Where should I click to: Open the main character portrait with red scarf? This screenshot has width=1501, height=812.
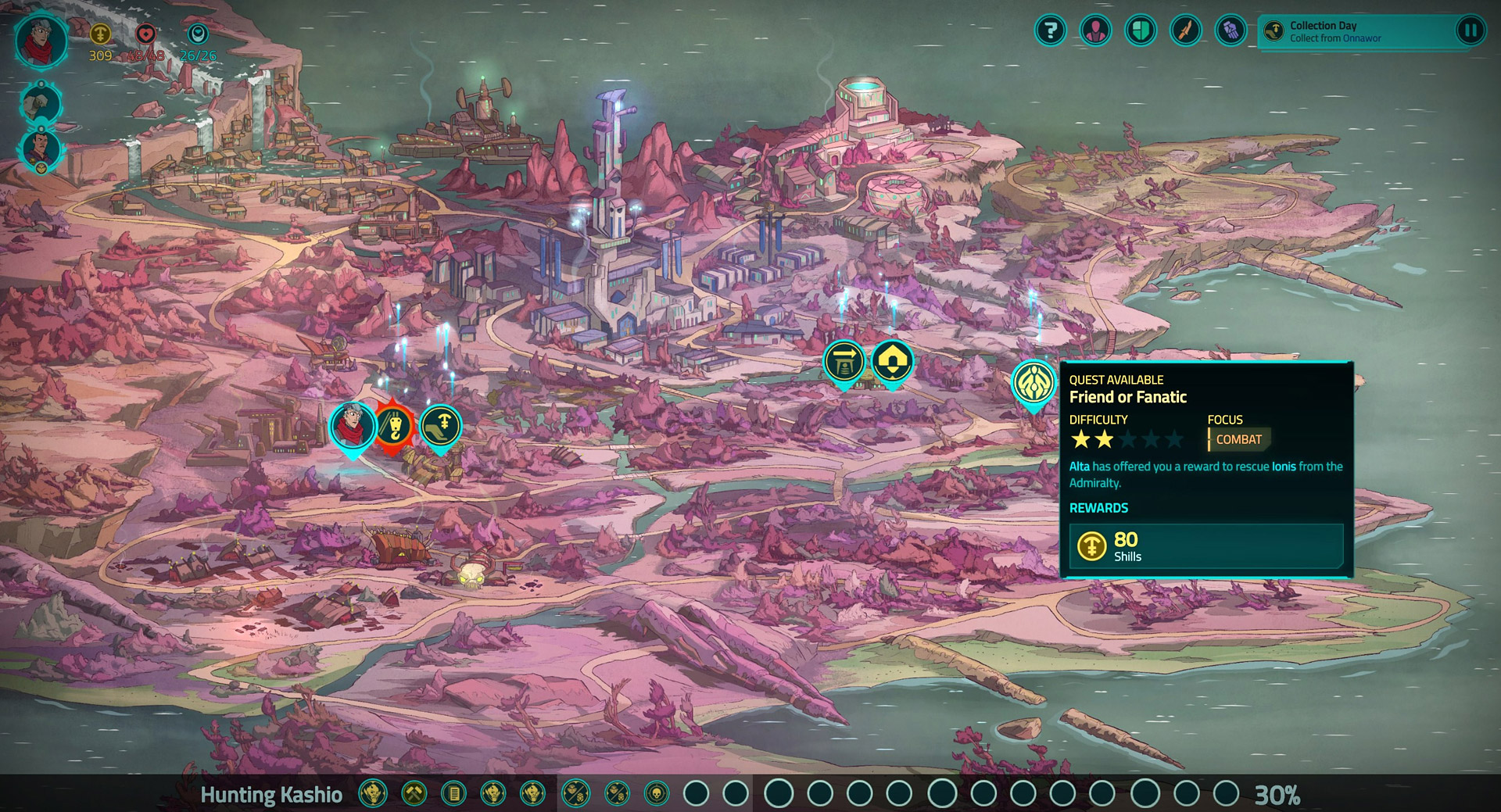pos(41,41)
